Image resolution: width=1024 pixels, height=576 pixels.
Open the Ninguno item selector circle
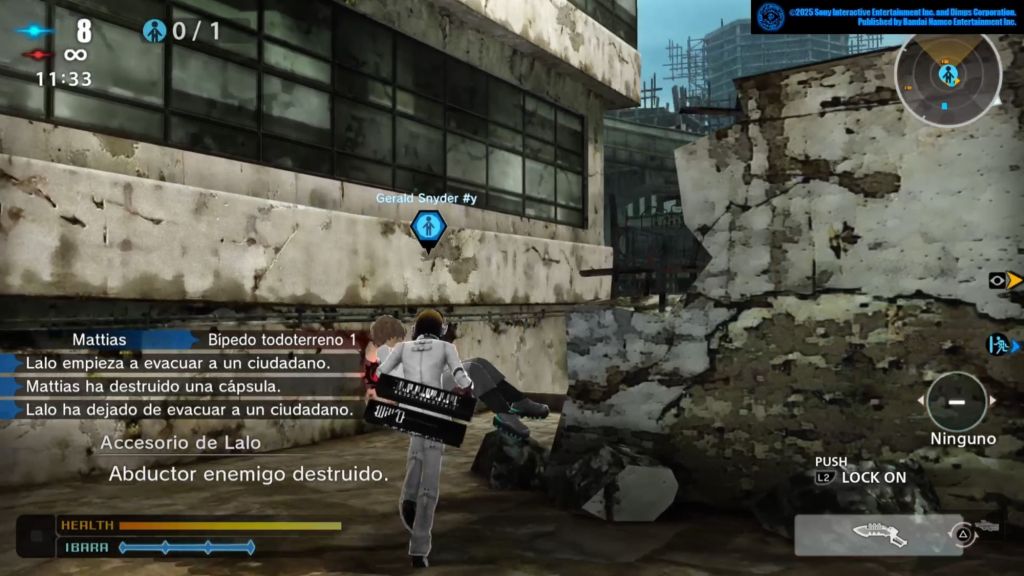click(956, 401)
